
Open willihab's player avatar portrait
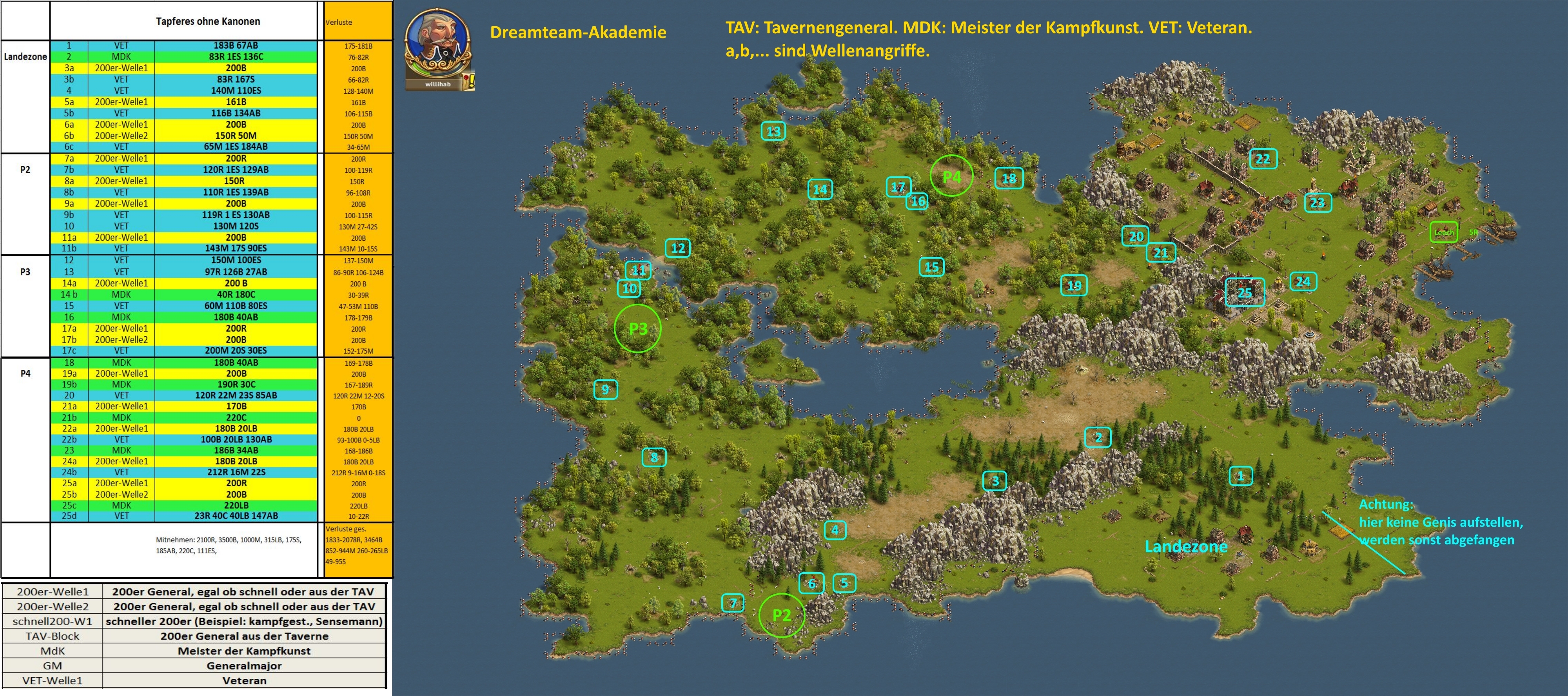[x=437, y=44]
